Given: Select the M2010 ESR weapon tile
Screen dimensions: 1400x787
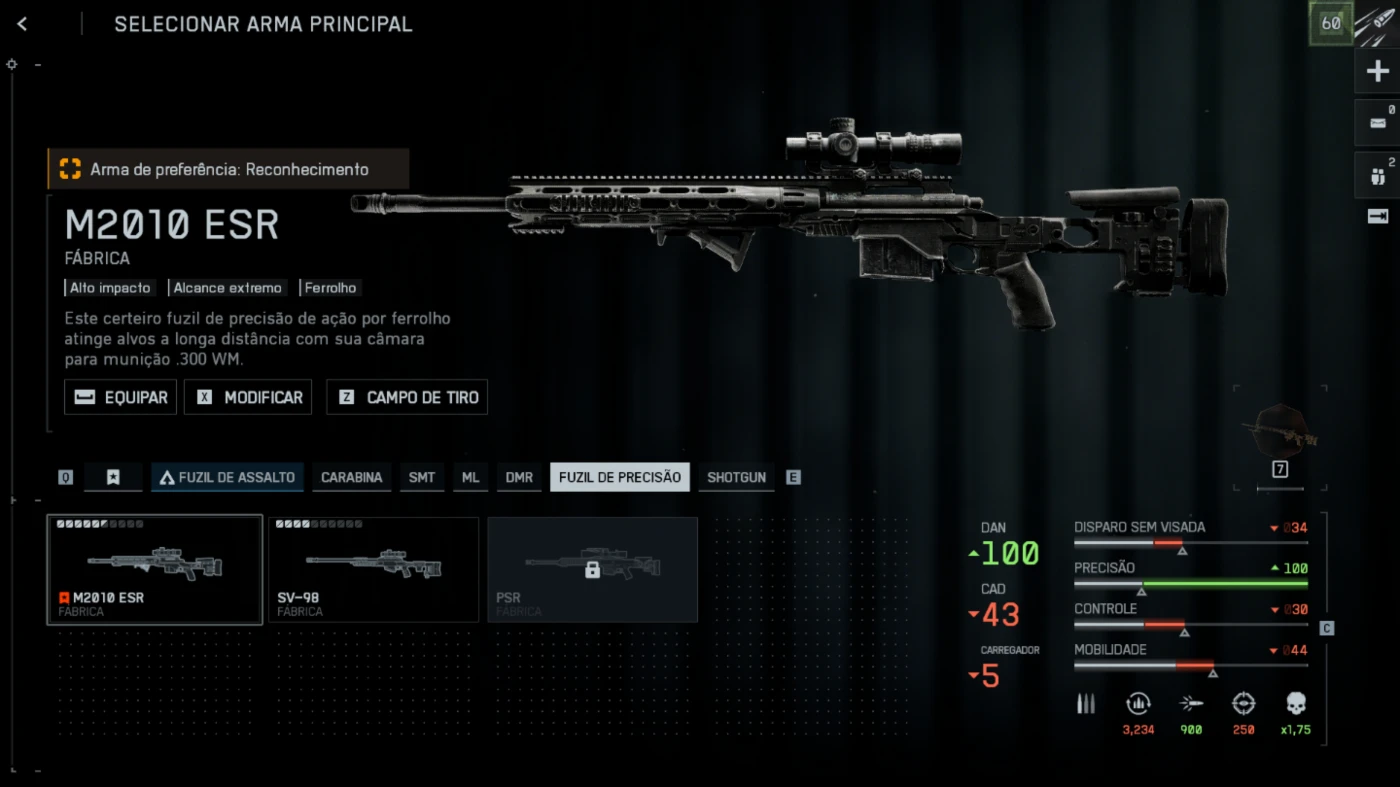Looking at the screenshot, I should [x=155, y=569].
